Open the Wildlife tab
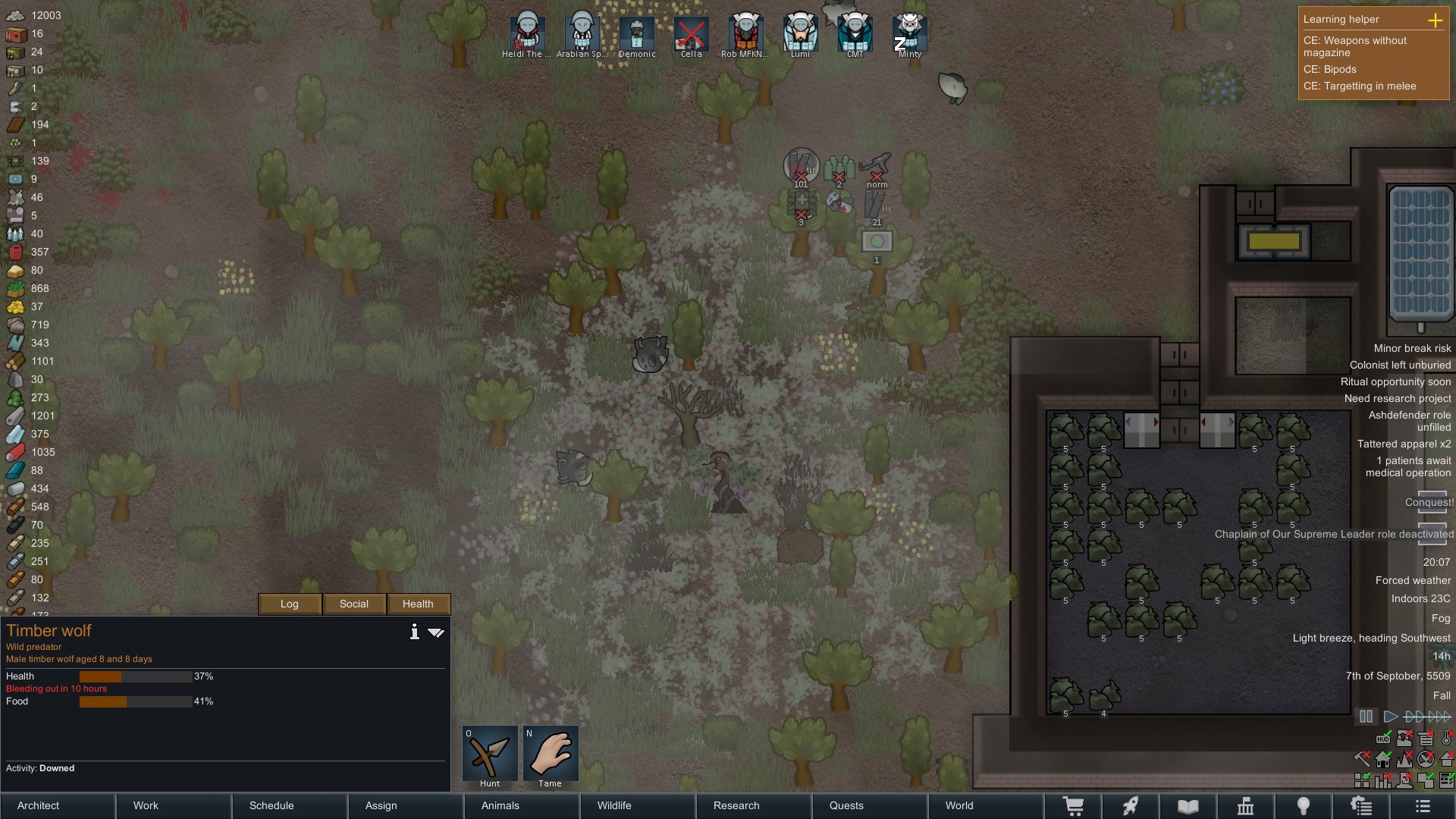 point(637,805)
